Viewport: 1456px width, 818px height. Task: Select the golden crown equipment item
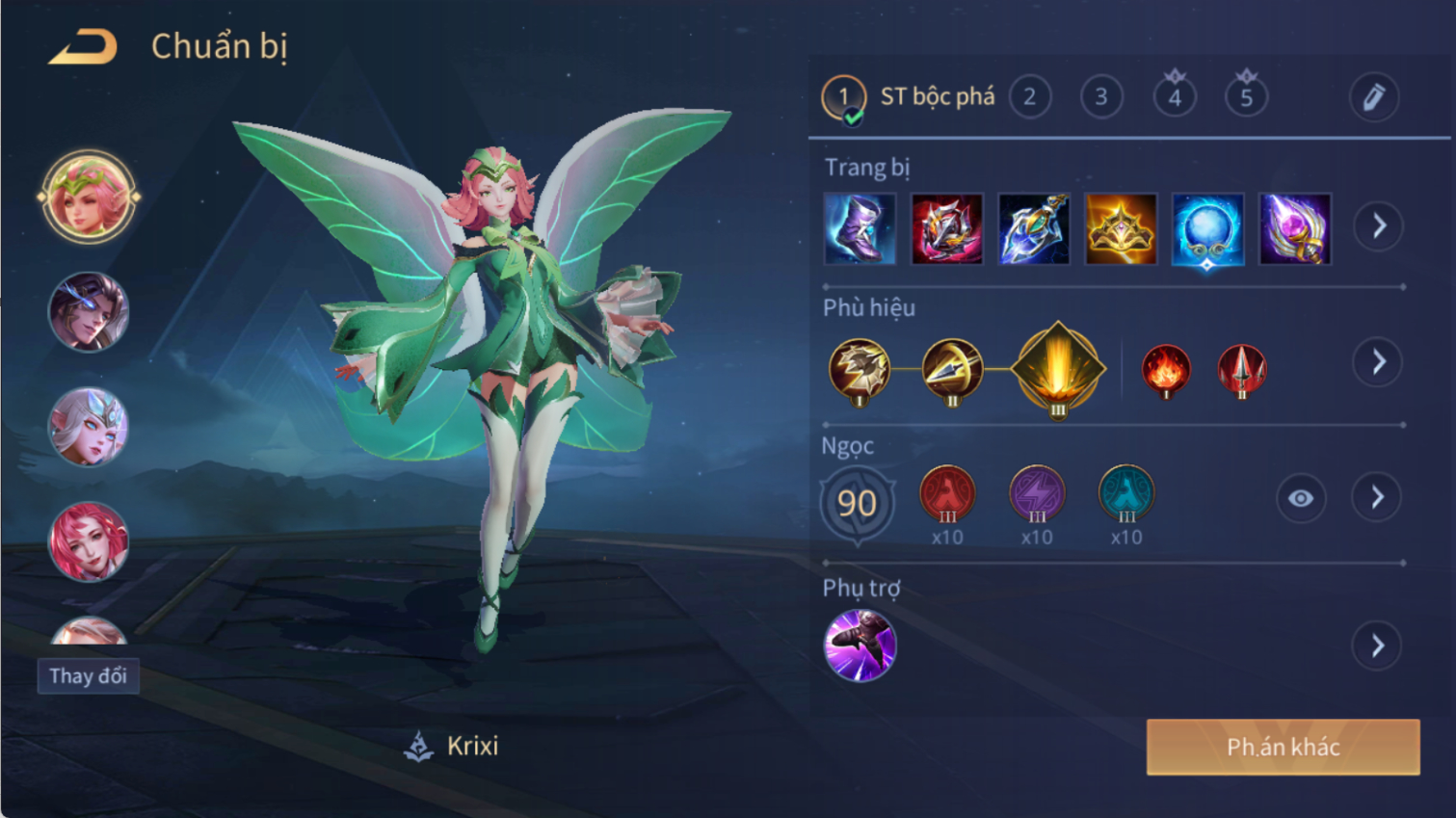click(1120, 229)
